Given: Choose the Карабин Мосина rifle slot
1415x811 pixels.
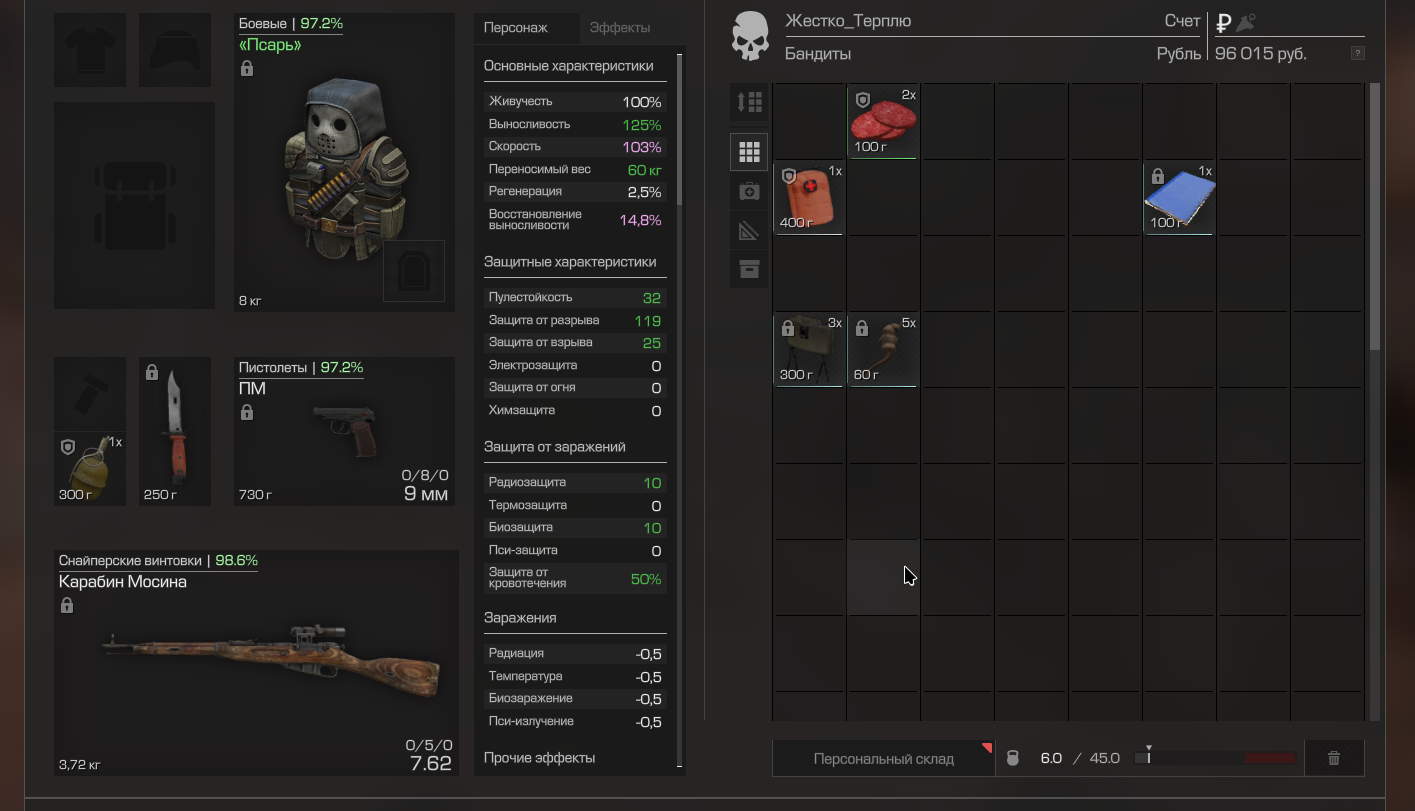Looking at the screenshot, I should [x=256, y=662].
